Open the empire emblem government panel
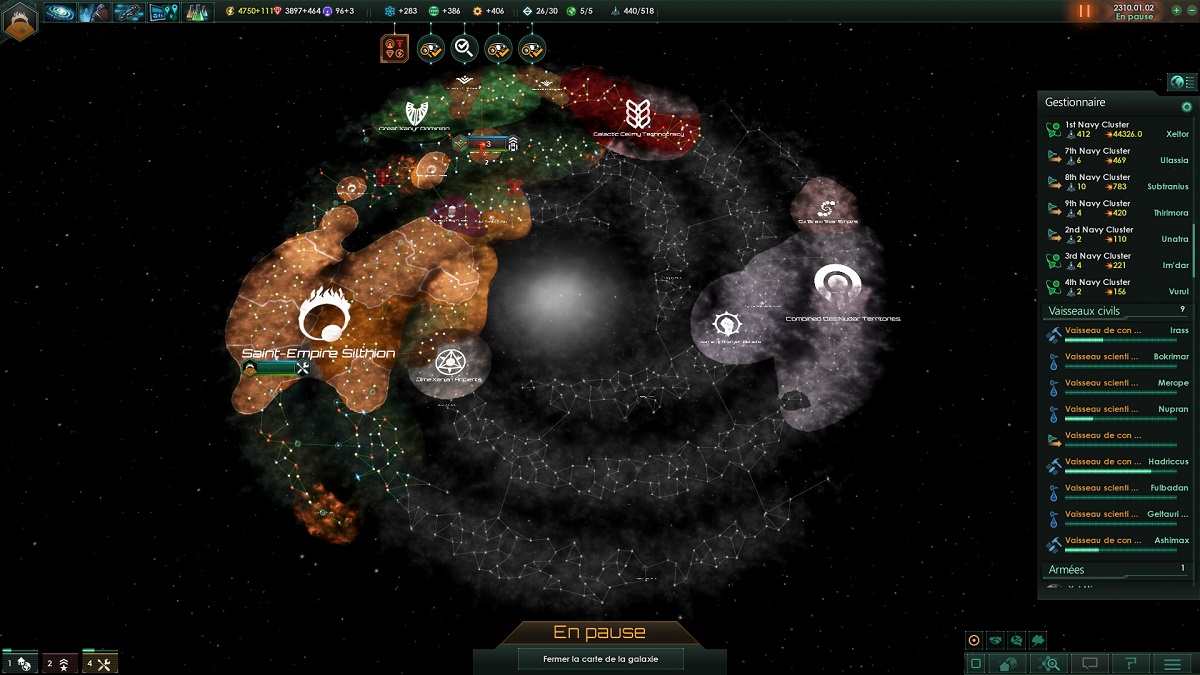1200x675 pixels. tap(20, 18)
